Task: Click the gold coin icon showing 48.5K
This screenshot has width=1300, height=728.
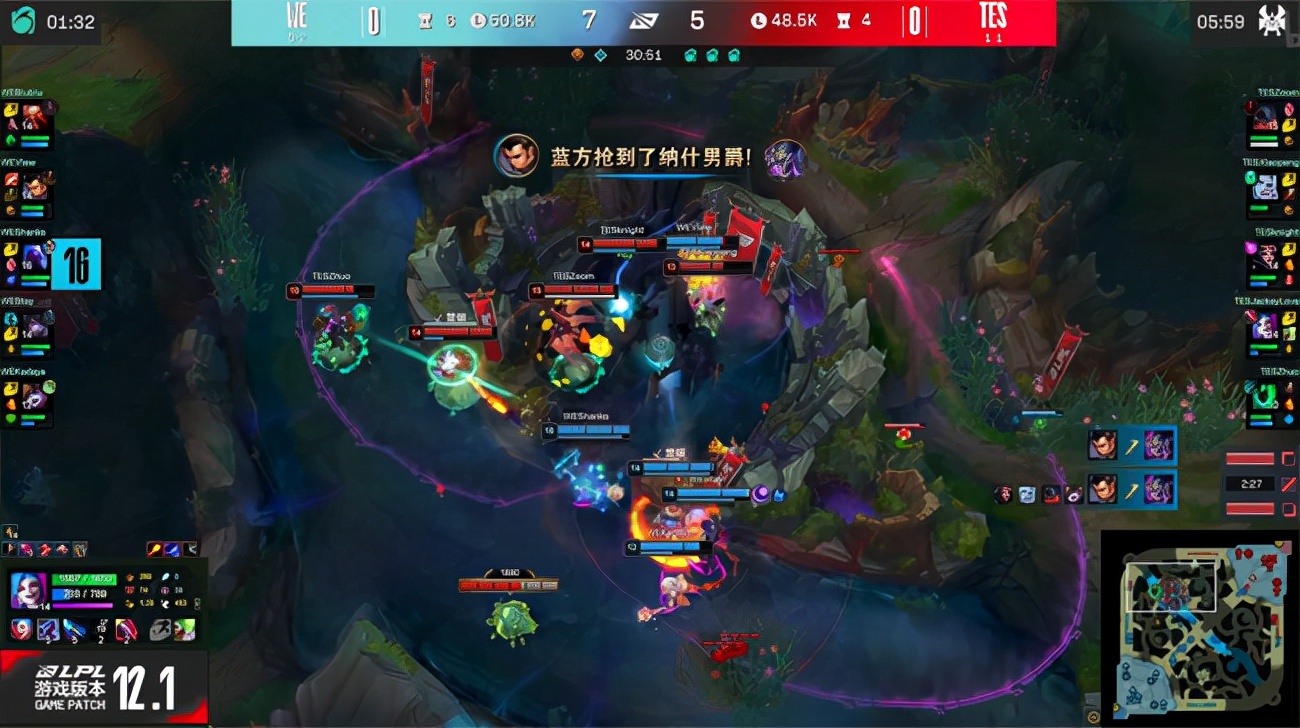Action: coord(760,18)
